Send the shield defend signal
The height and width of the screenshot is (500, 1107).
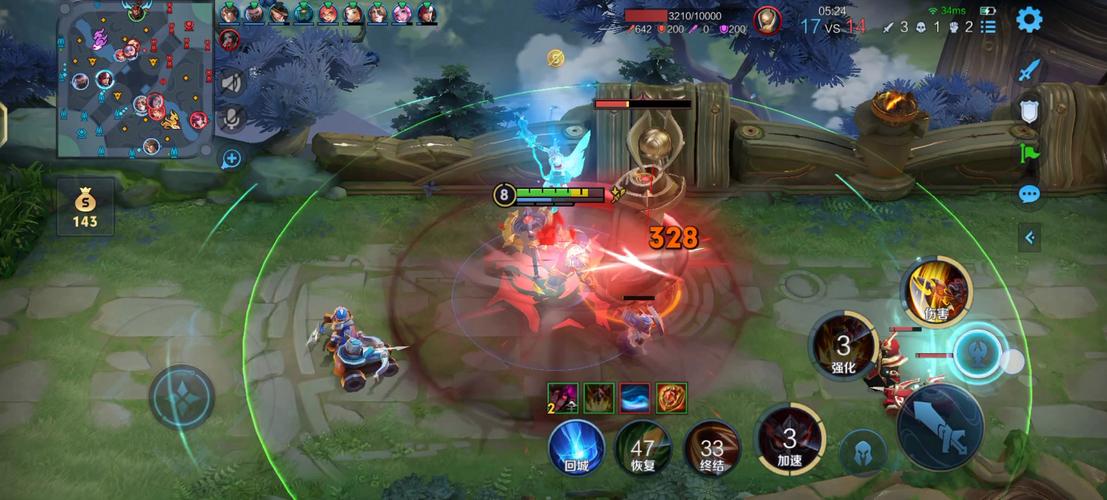[1030, 111]
